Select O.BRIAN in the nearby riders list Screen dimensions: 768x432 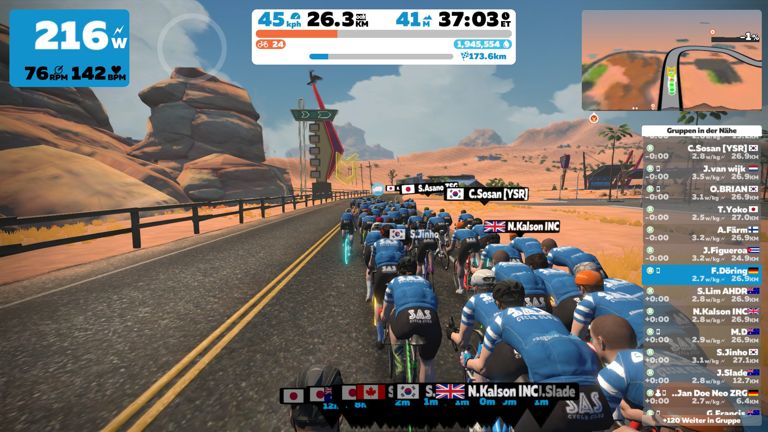(704, 192)
